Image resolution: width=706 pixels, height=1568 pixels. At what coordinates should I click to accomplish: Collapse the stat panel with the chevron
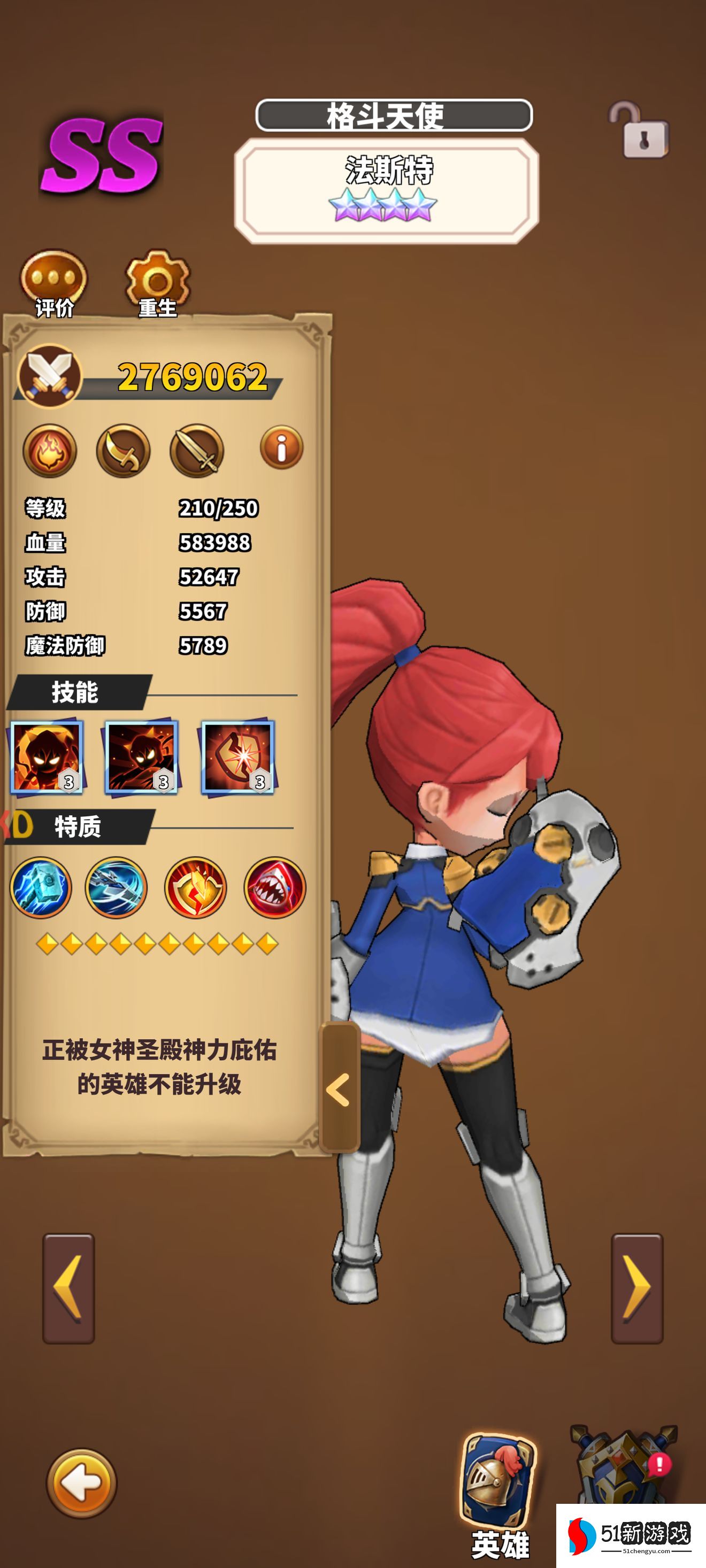(x=339, y=1090)
